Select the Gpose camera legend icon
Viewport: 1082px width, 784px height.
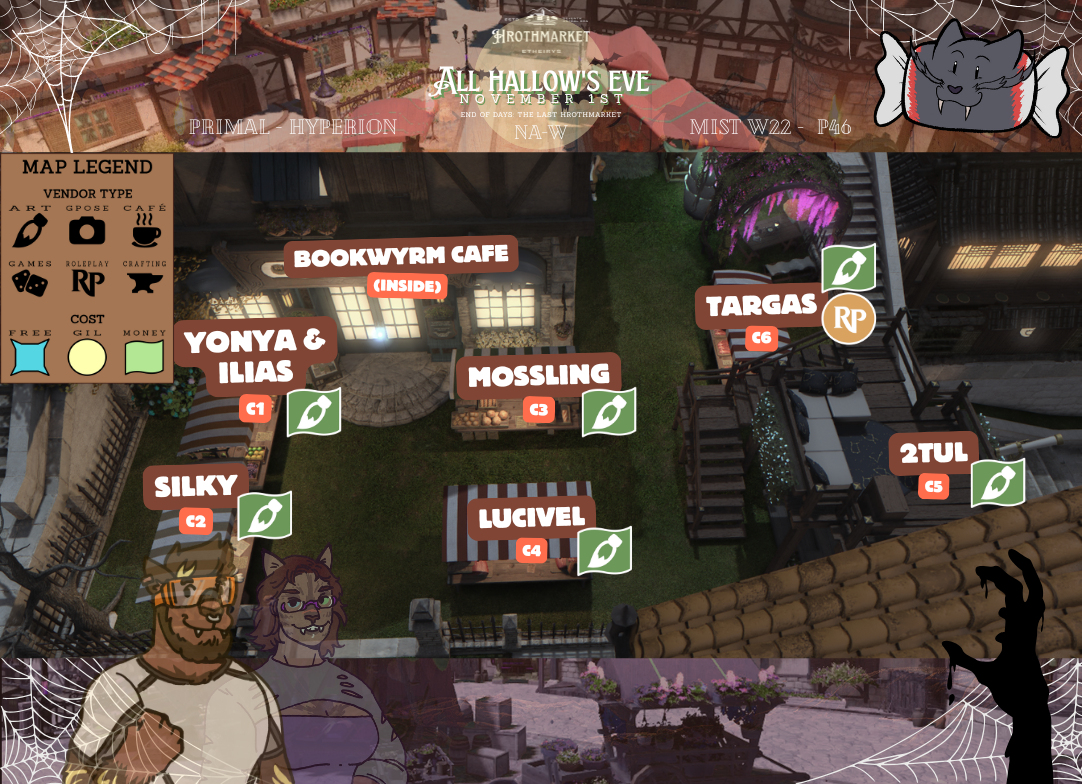(87, 231)
